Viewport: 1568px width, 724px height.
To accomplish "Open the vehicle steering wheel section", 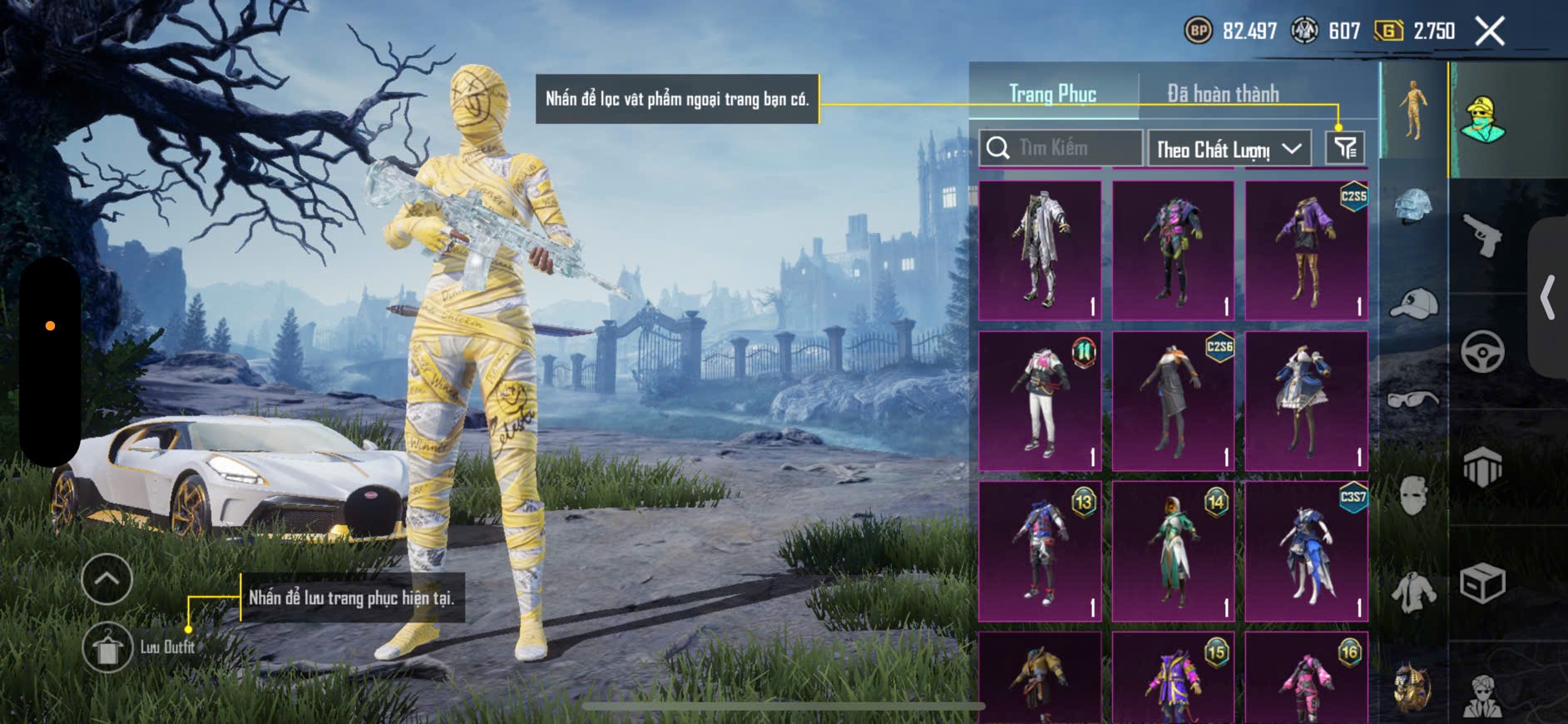I will (1482, 351).
